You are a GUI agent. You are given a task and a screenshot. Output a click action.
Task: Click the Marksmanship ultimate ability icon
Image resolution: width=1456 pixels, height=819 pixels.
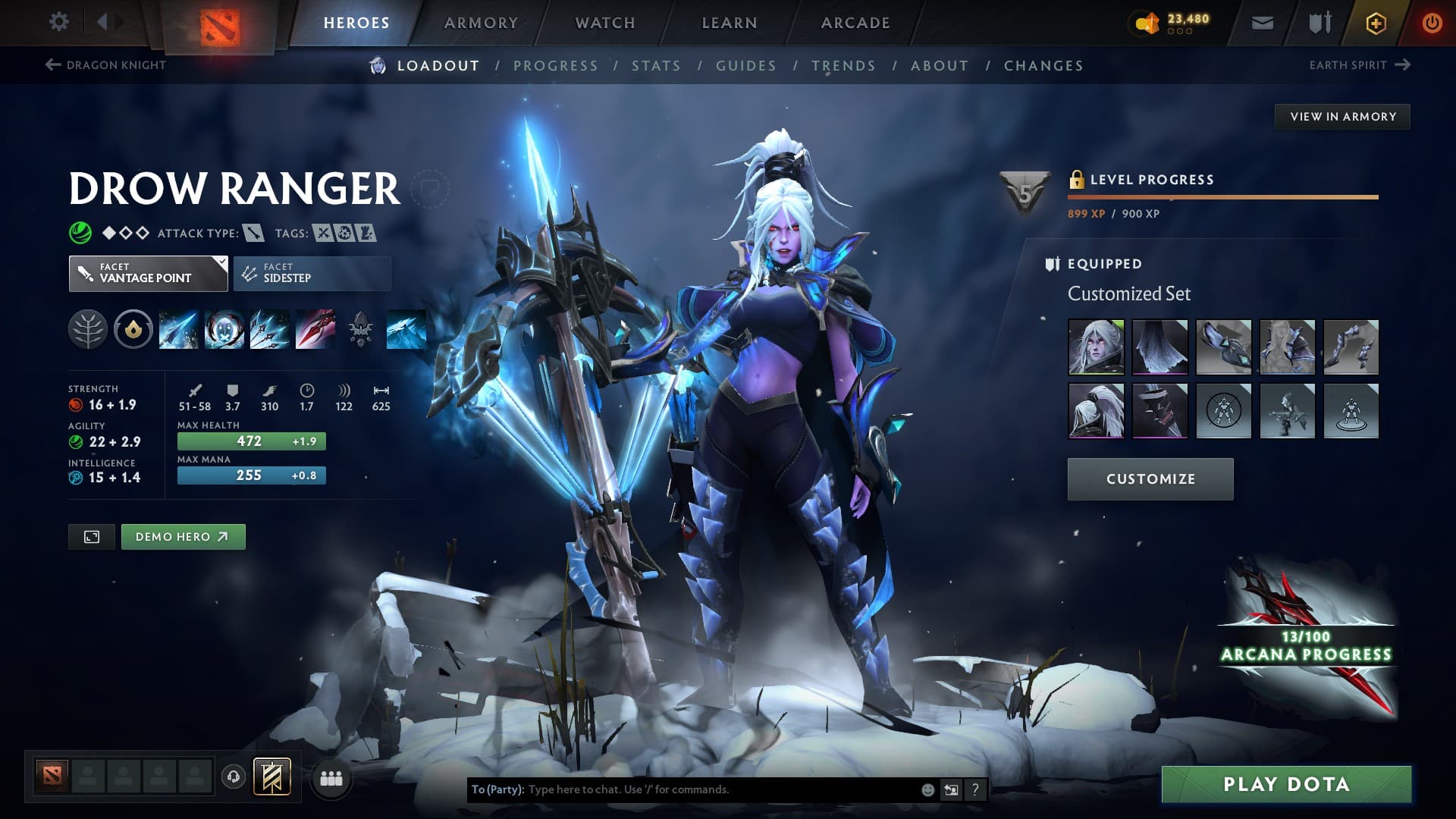(x=315, y=330)
